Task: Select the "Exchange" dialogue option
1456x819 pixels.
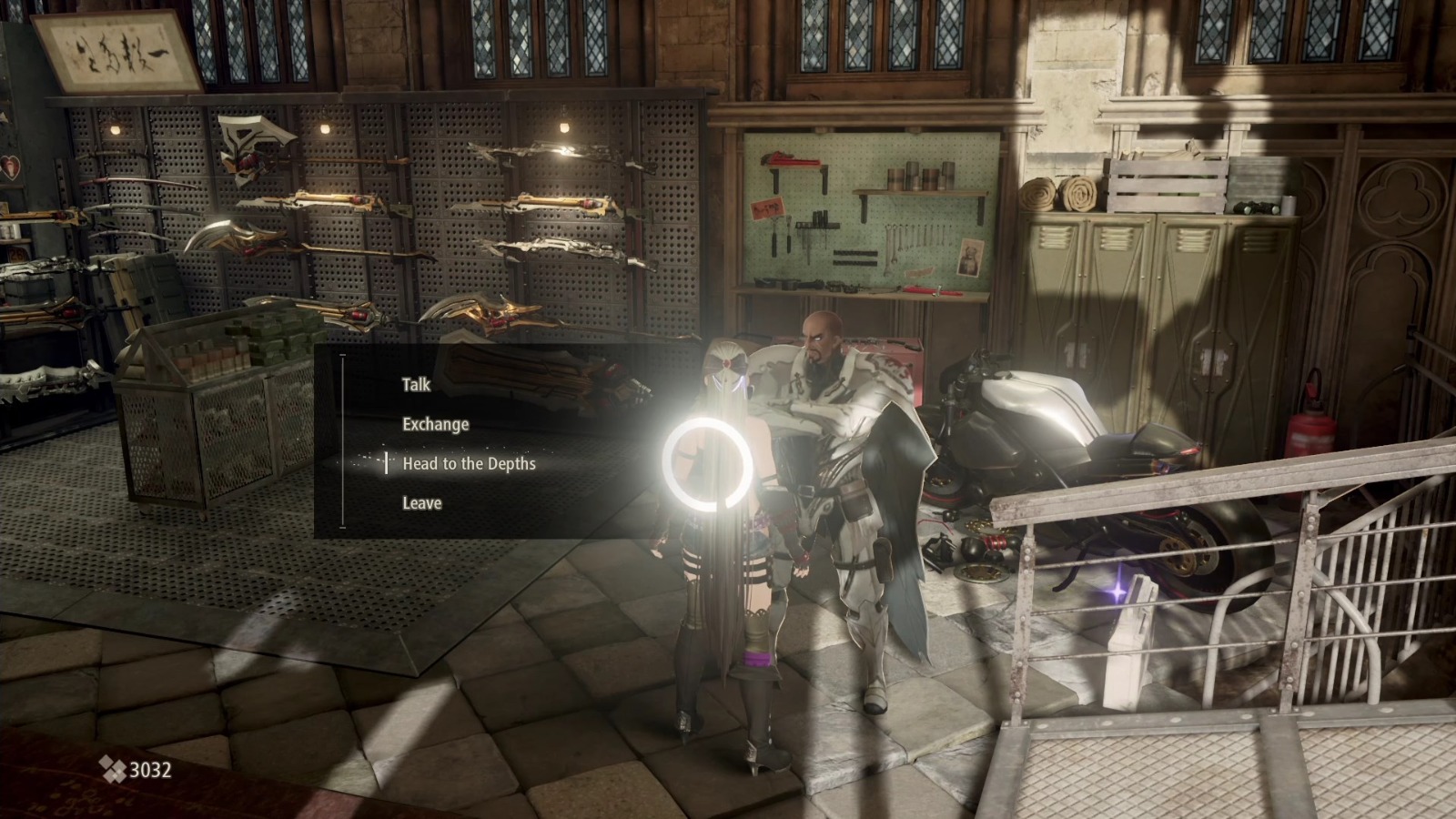Action: coord(435,423)
